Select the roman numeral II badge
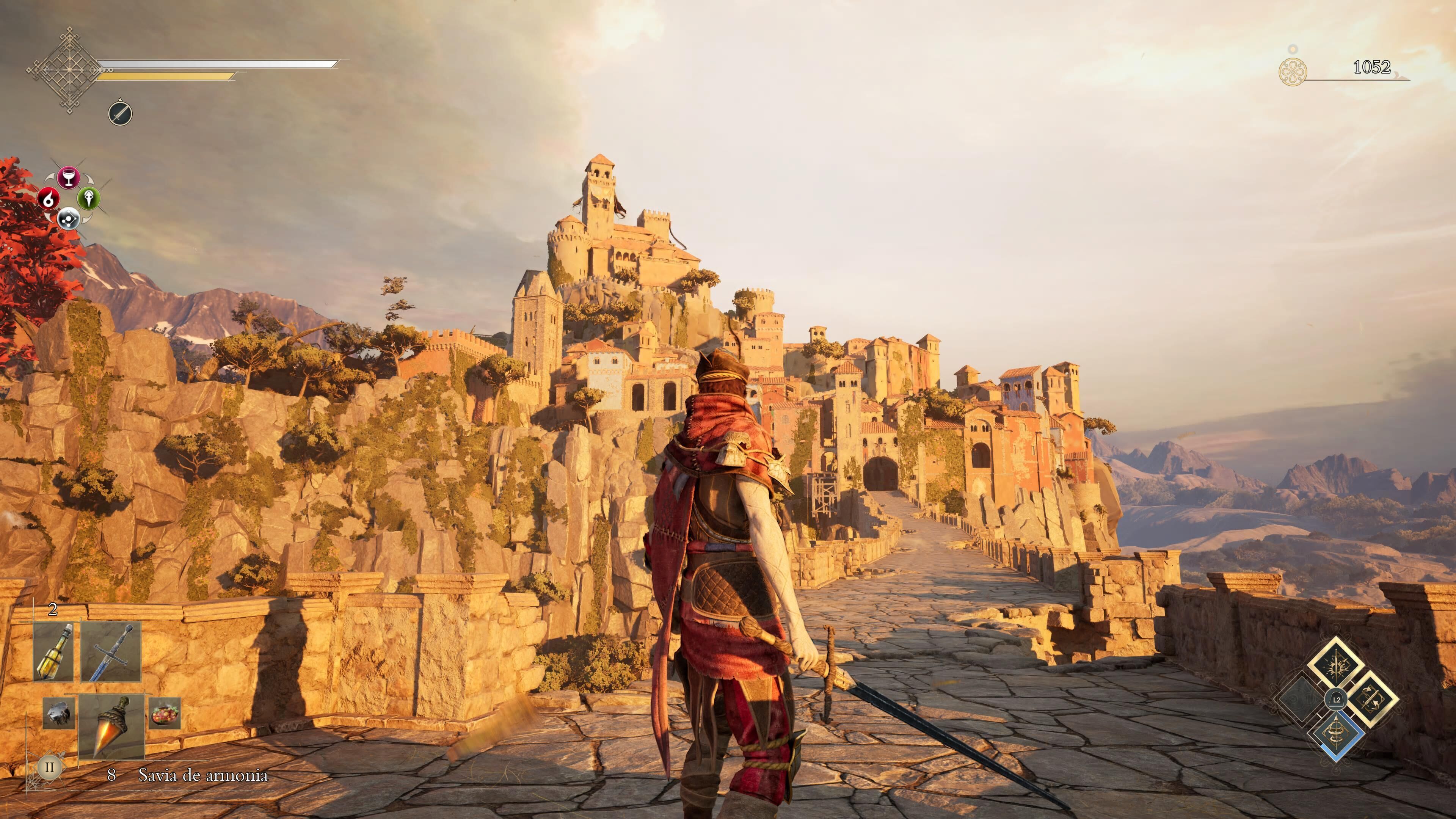 coord(49,767)
